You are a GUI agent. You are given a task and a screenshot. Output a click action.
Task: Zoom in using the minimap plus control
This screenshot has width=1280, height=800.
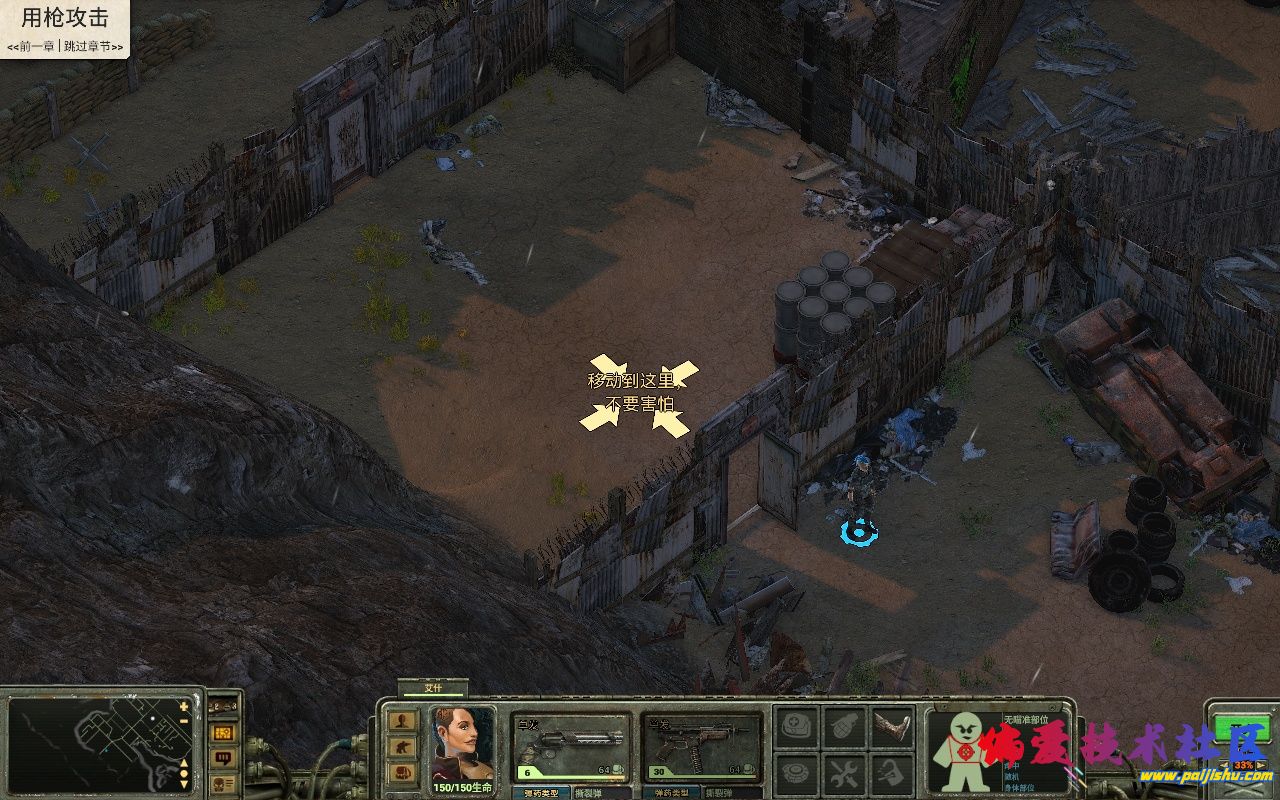pyautogui.click(x=183, y=706)
